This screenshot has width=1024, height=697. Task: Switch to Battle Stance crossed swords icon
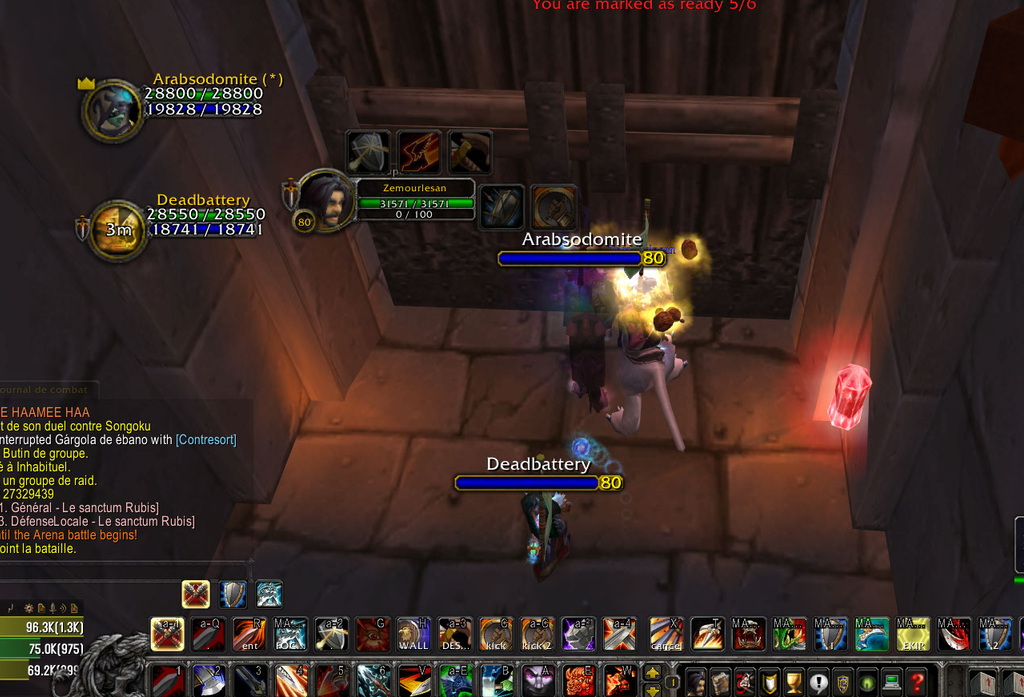tap(196, 594)
